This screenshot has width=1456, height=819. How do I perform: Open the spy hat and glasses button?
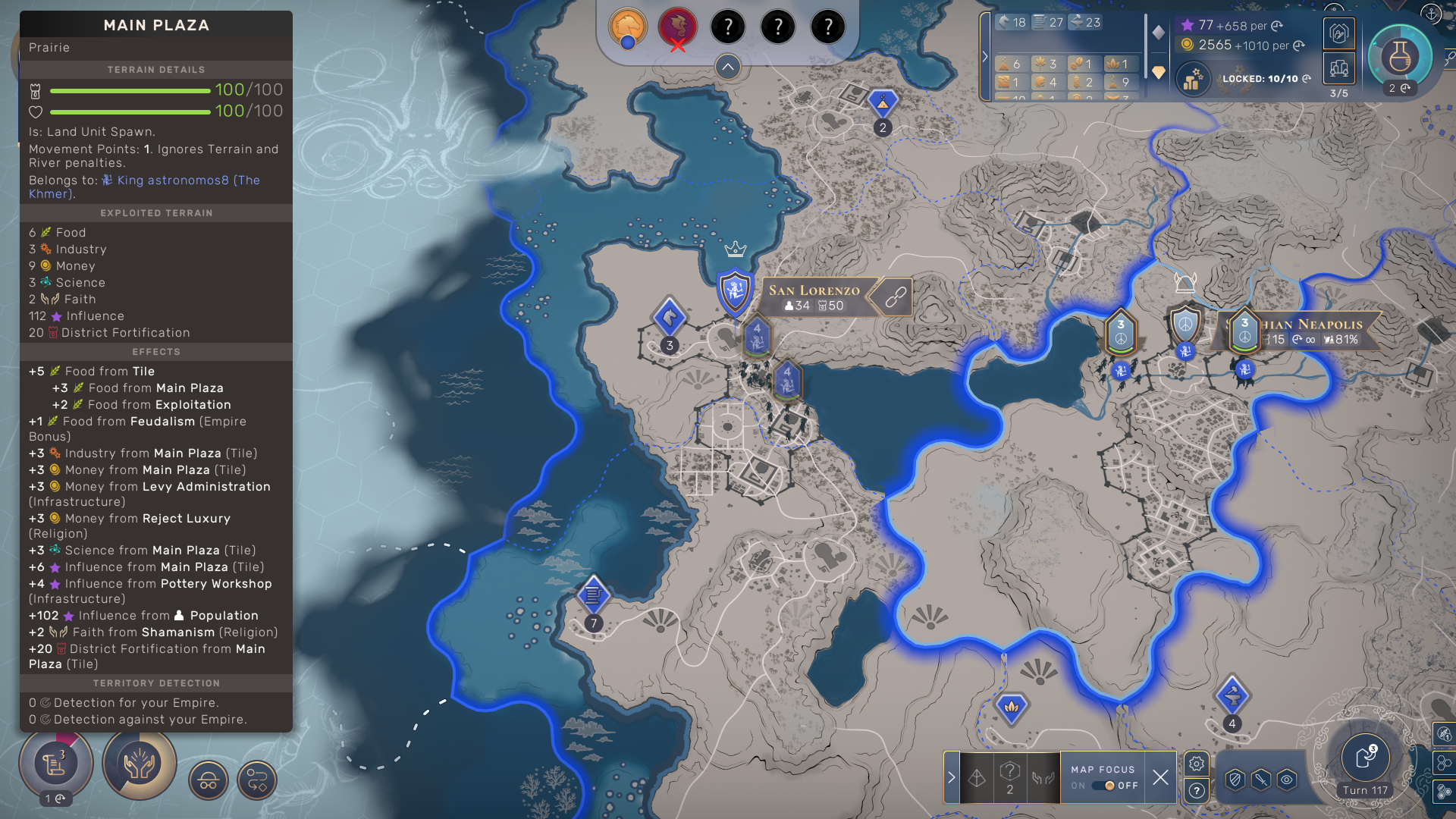(x=209, y=780)
